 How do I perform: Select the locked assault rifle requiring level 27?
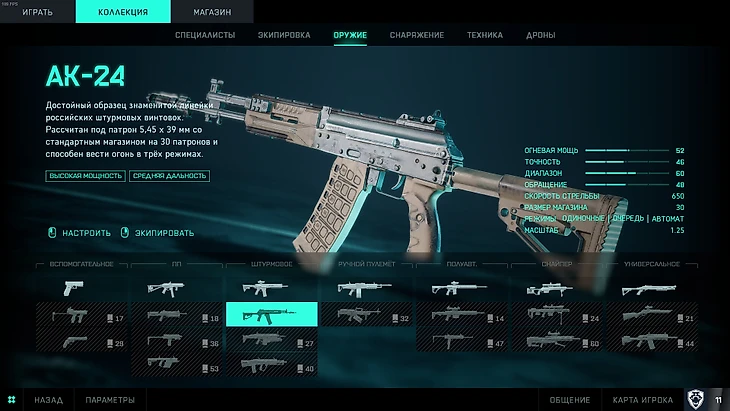pos(271,342)
